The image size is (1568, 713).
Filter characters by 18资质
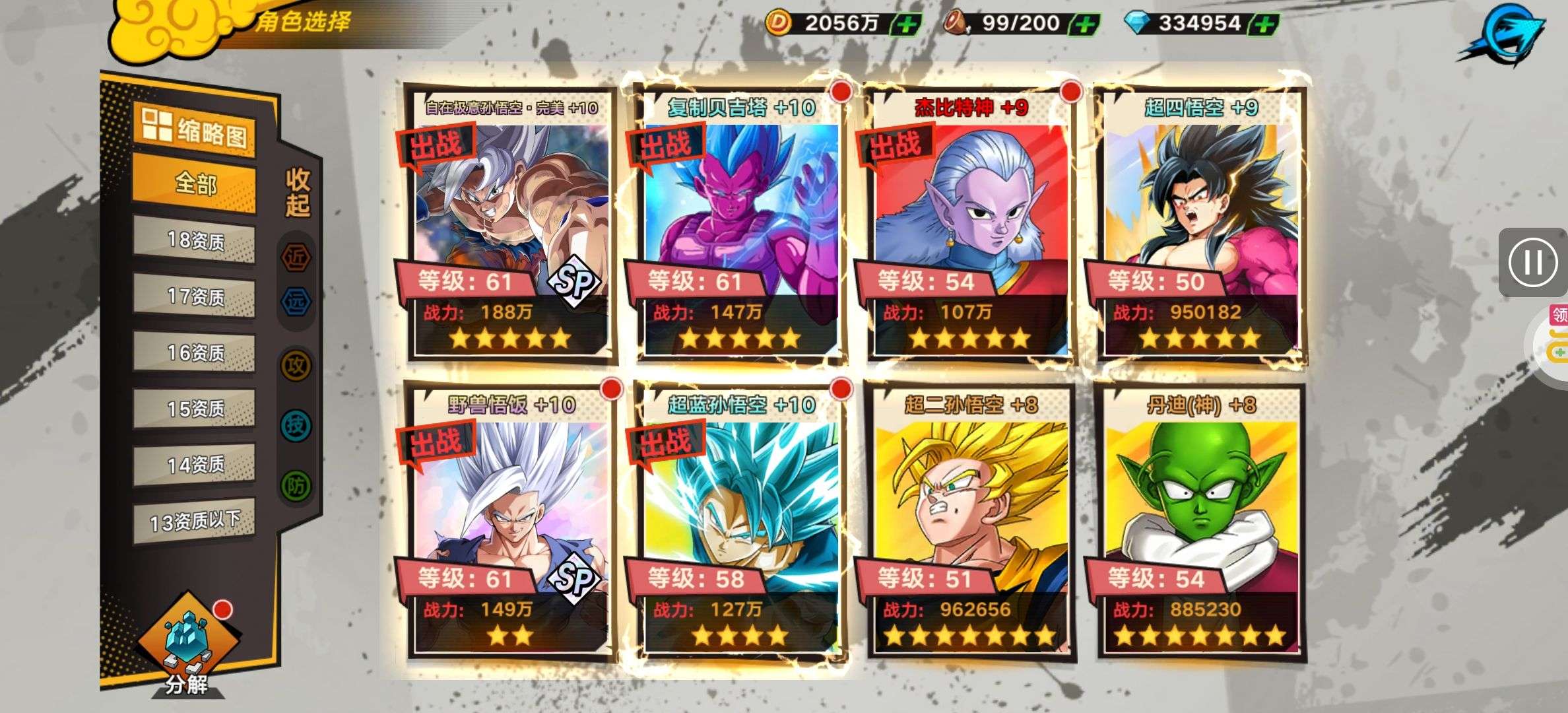pos(195,240)
